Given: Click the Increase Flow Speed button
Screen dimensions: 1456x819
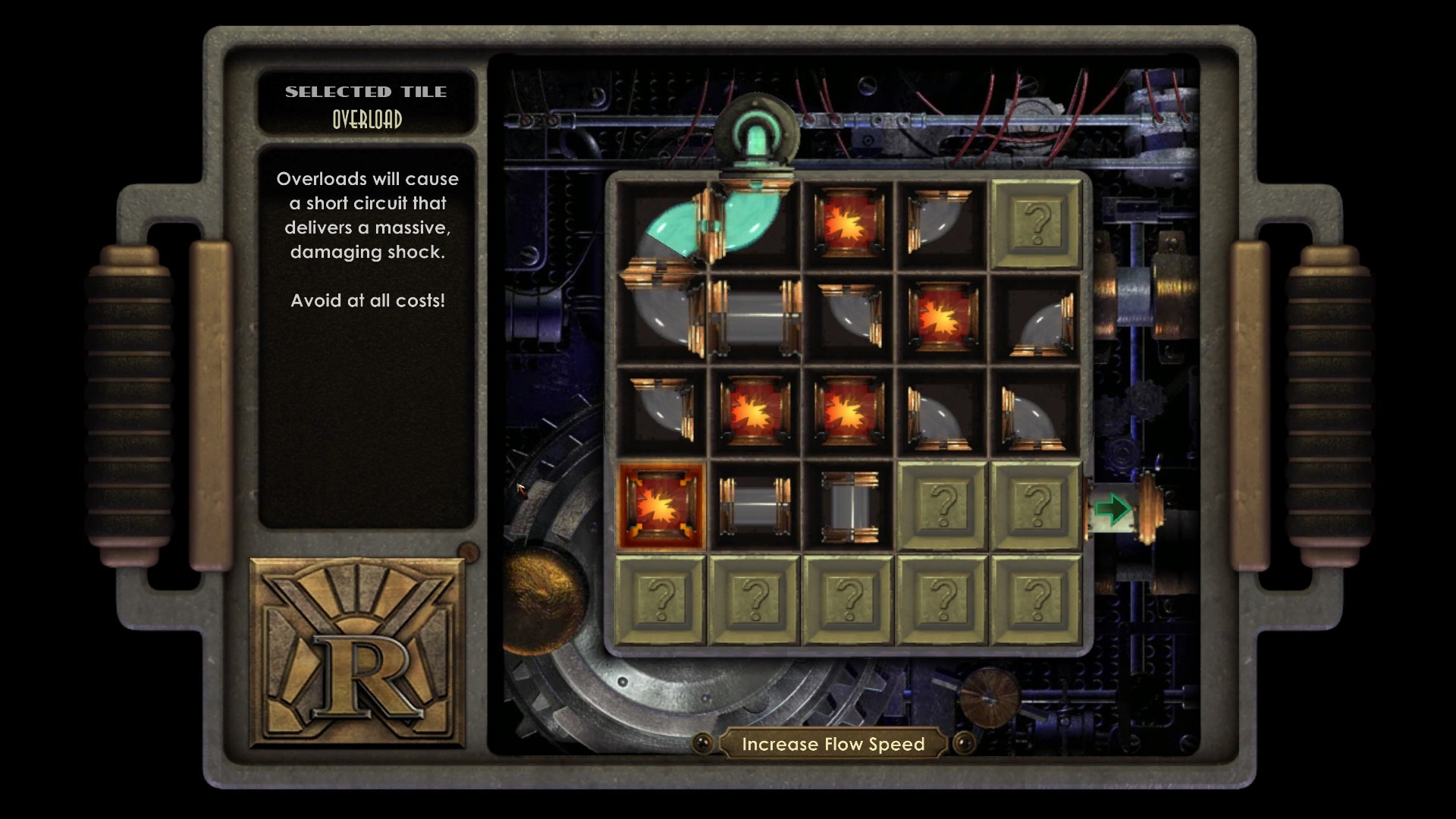Looking at the screenshot, I should pyautogui.click(x=833, y=744).
